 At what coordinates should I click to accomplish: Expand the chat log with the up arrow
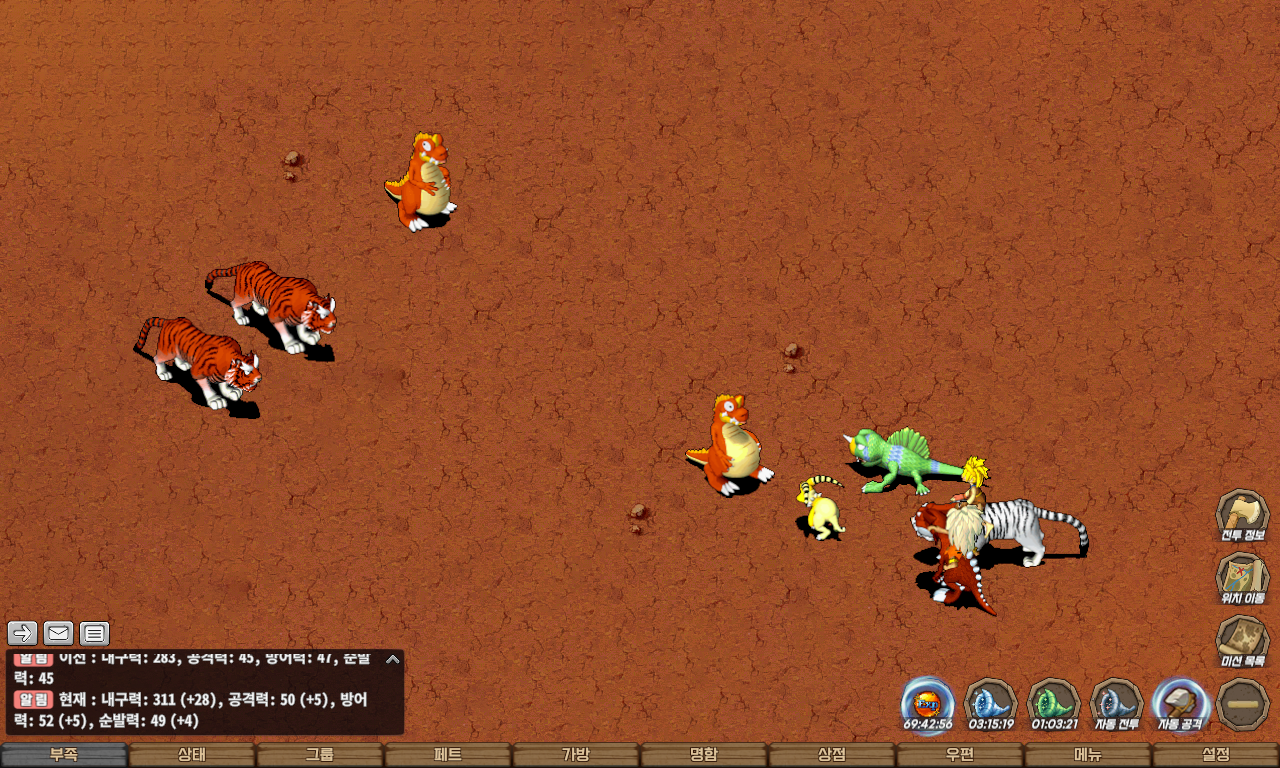[393, 659]
